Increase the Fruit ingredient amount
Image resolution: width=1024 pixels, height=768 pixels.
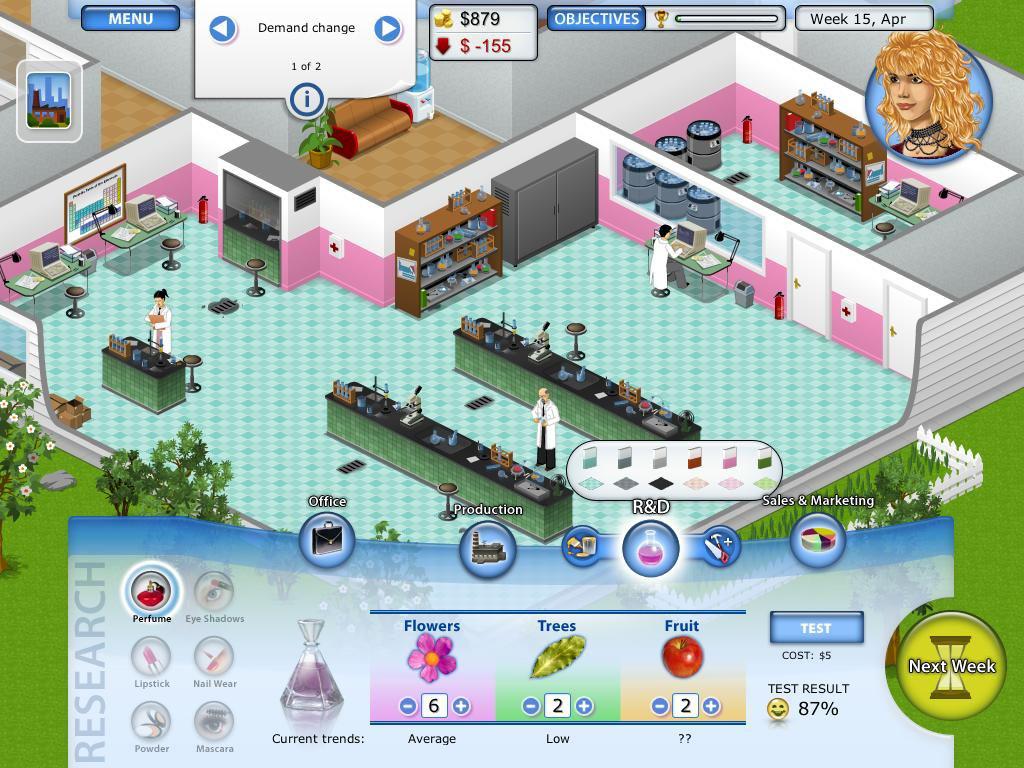coord(711,706)
